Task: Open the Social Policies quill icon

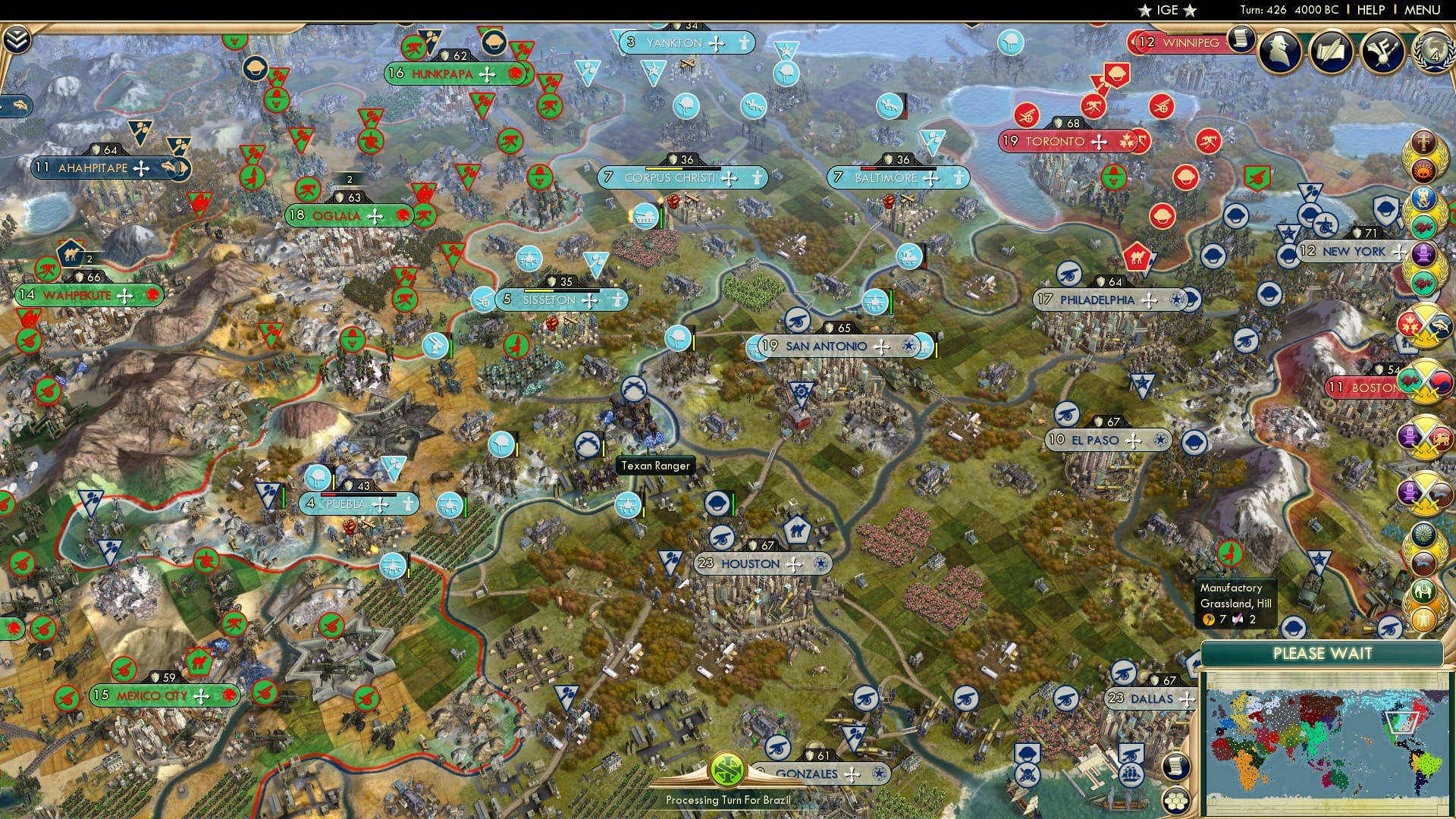Action: pos(1331,52)
